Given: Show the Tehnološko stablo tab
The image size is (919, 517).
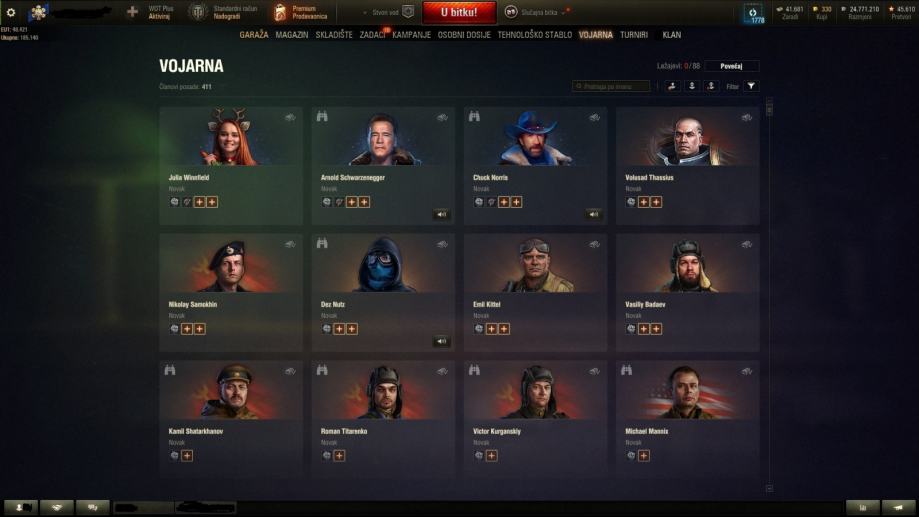Looking at the screenshot, I should [535, 35].
